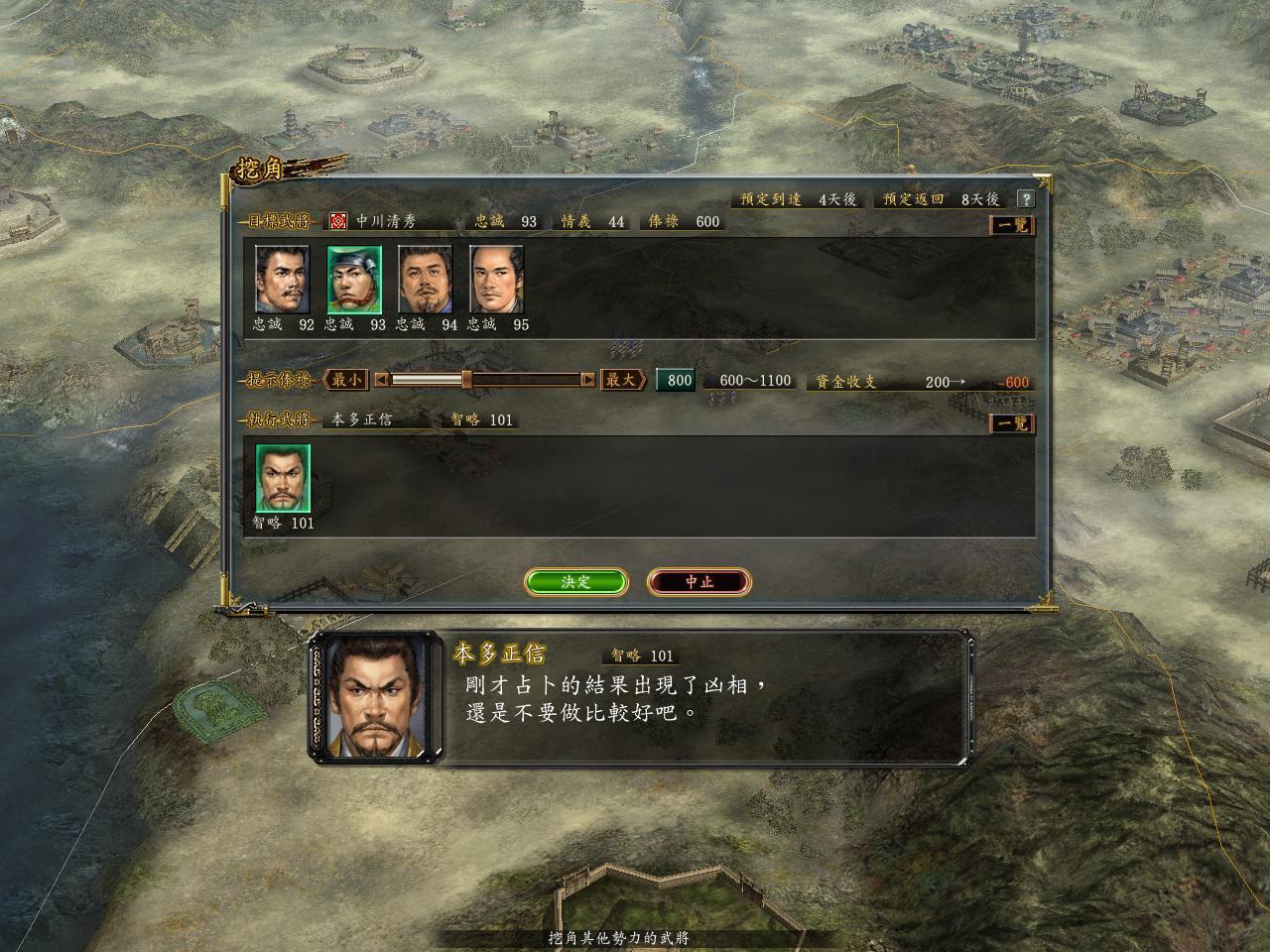Select the target portrait with loyalty 94
Image resolution: width=1270 pixels, height=952 pixels.
[x=426, y=279]
